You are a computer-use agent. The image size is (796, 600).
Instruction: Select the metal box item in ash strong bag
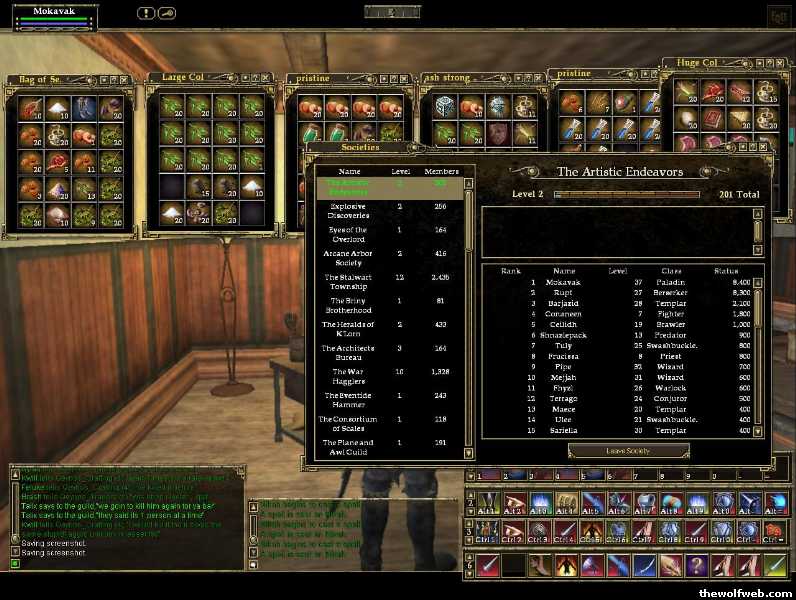pos(443,104)
